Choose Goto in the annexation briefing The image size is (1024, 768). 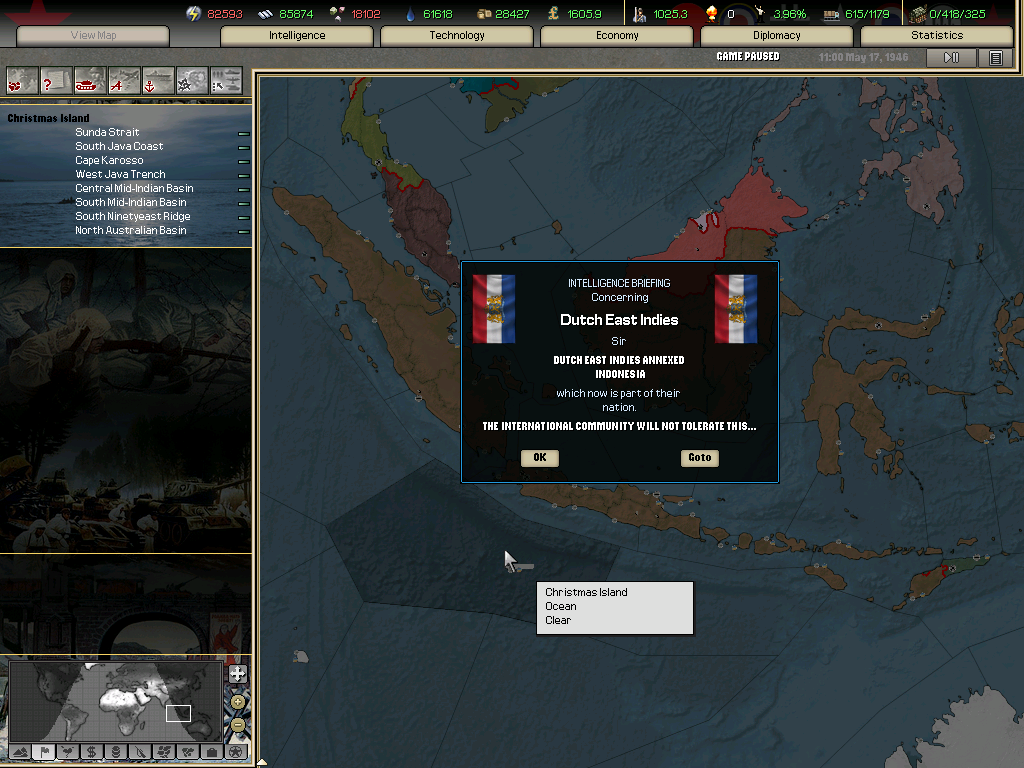point(700,458)
